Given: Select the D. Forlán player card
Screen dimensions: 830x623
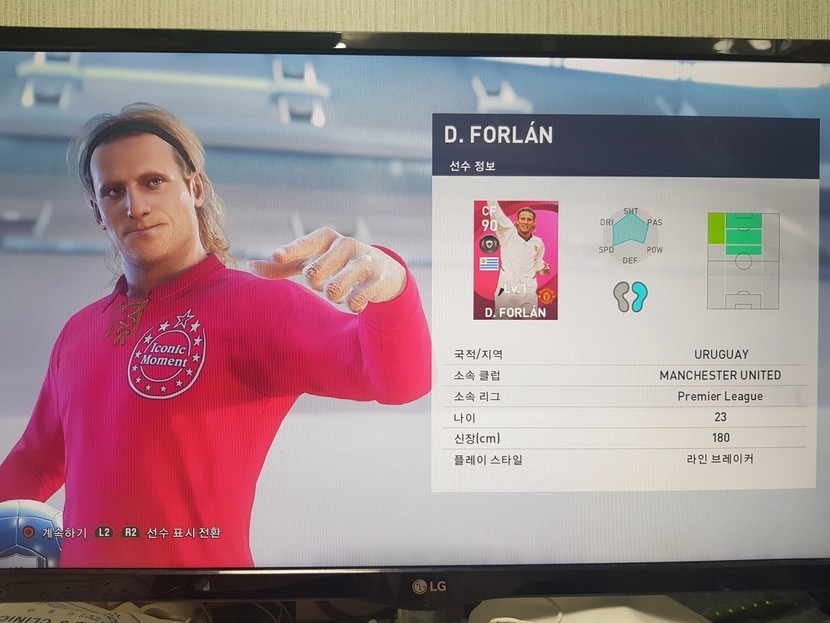Looking at the screenshot, I should 515,260.
